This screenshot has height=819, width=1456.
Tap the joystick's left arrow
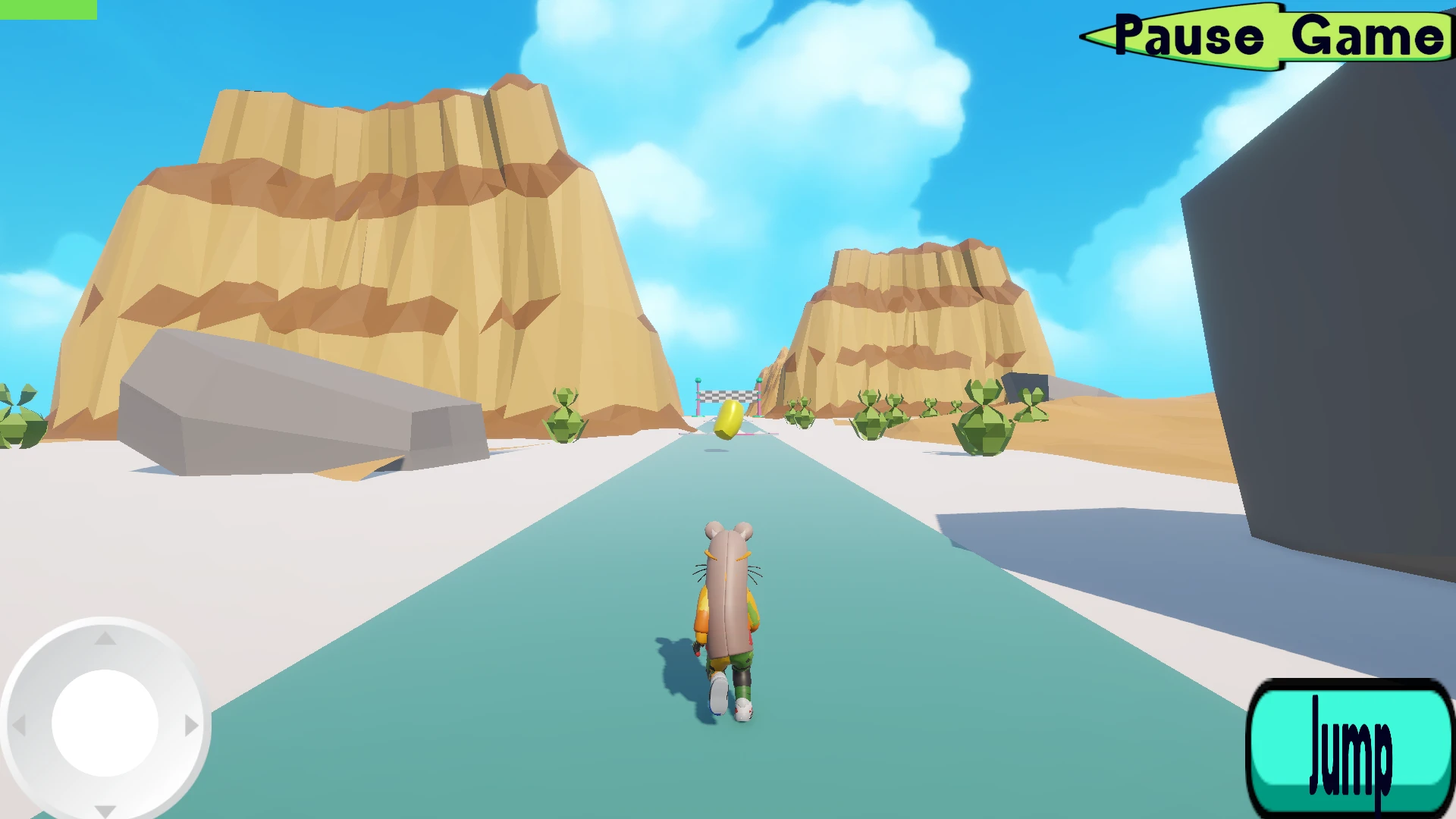pyautogui.click(x=19, y=726)
